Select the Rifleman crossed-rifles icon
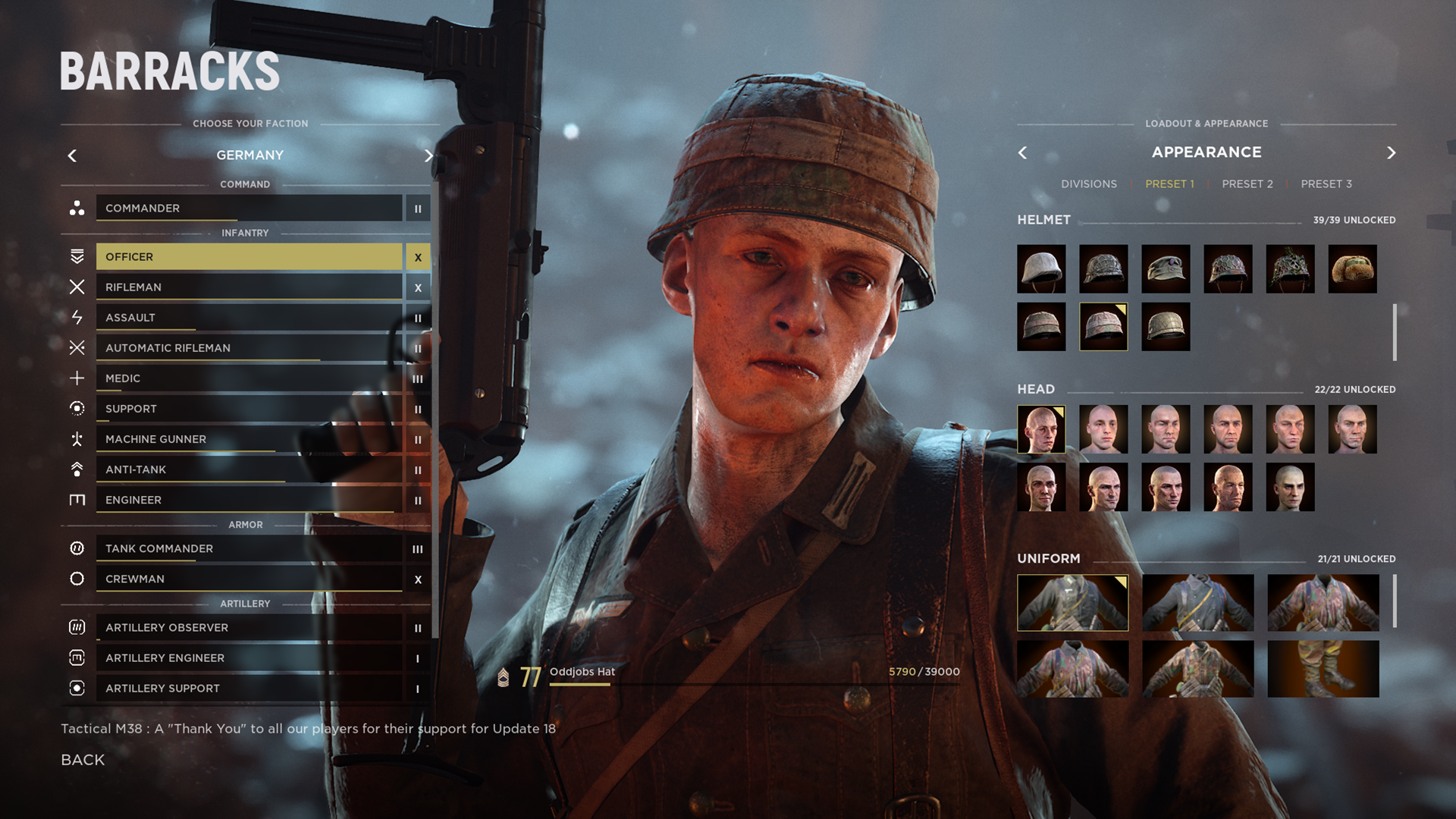 click(76, 287)
